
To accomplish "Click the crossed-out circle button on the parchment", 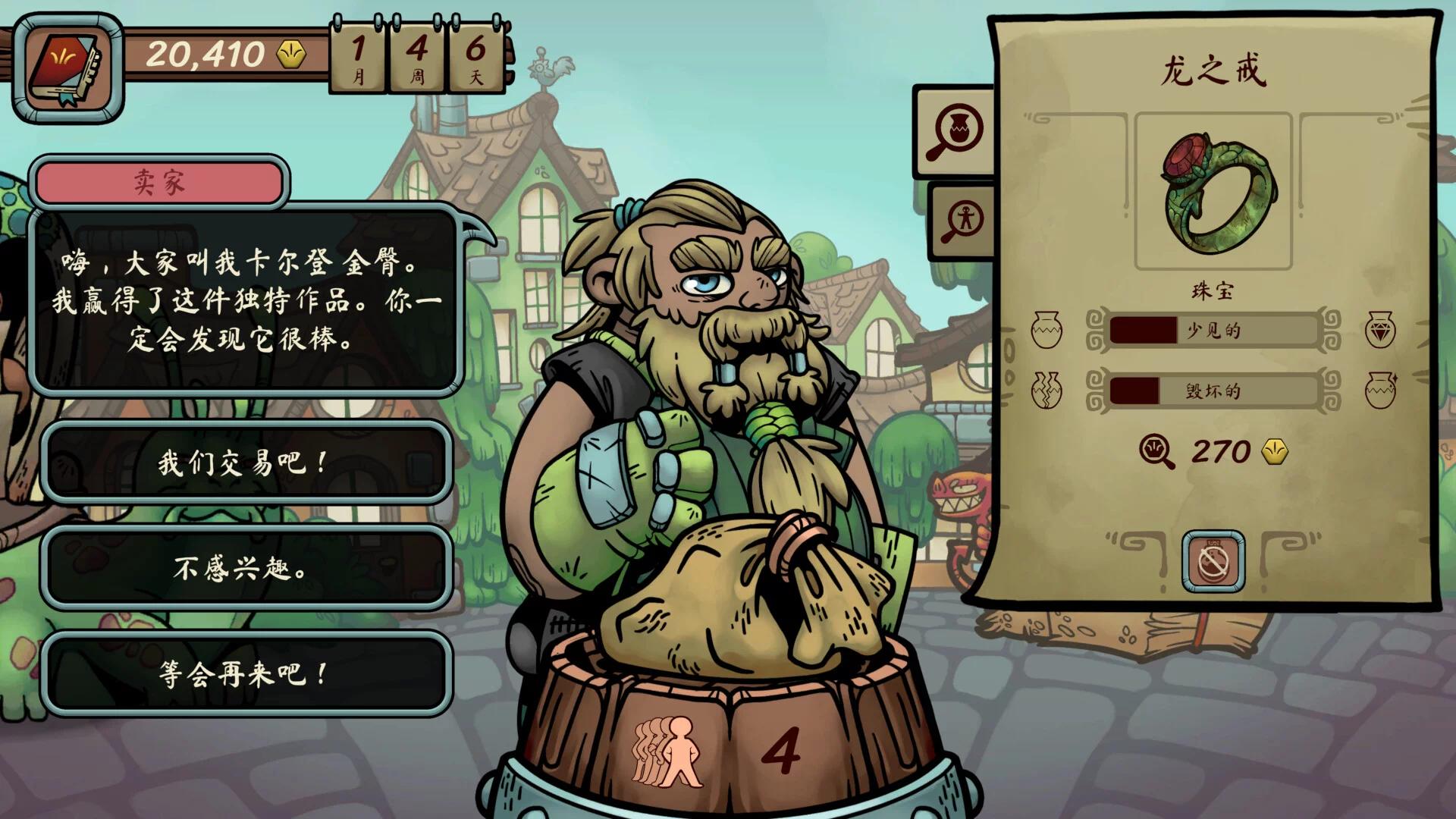I will tap(1213, 561).
